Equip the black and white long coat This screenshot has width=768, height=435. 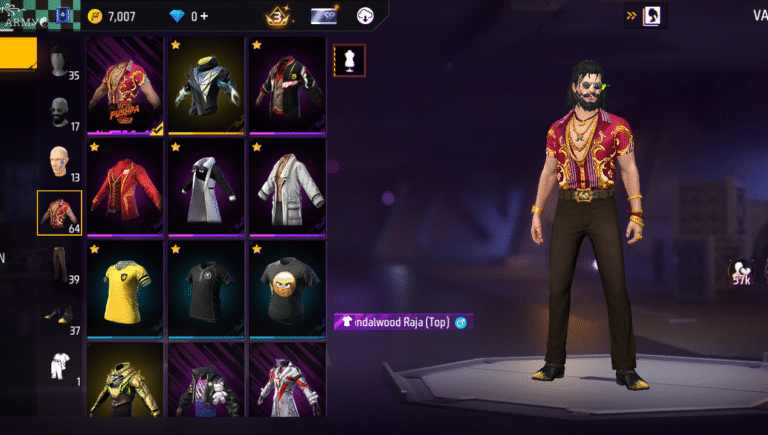click(x=207, y=187)
